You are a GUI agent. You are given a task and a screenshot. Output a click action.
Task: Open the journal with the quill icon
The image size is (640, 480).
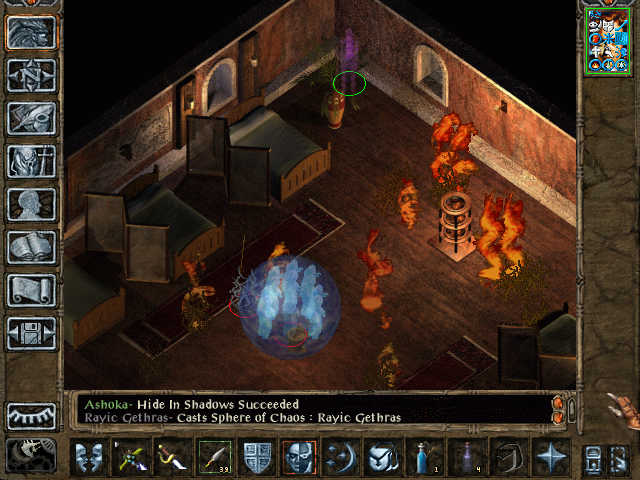click(x=32, y=118)
